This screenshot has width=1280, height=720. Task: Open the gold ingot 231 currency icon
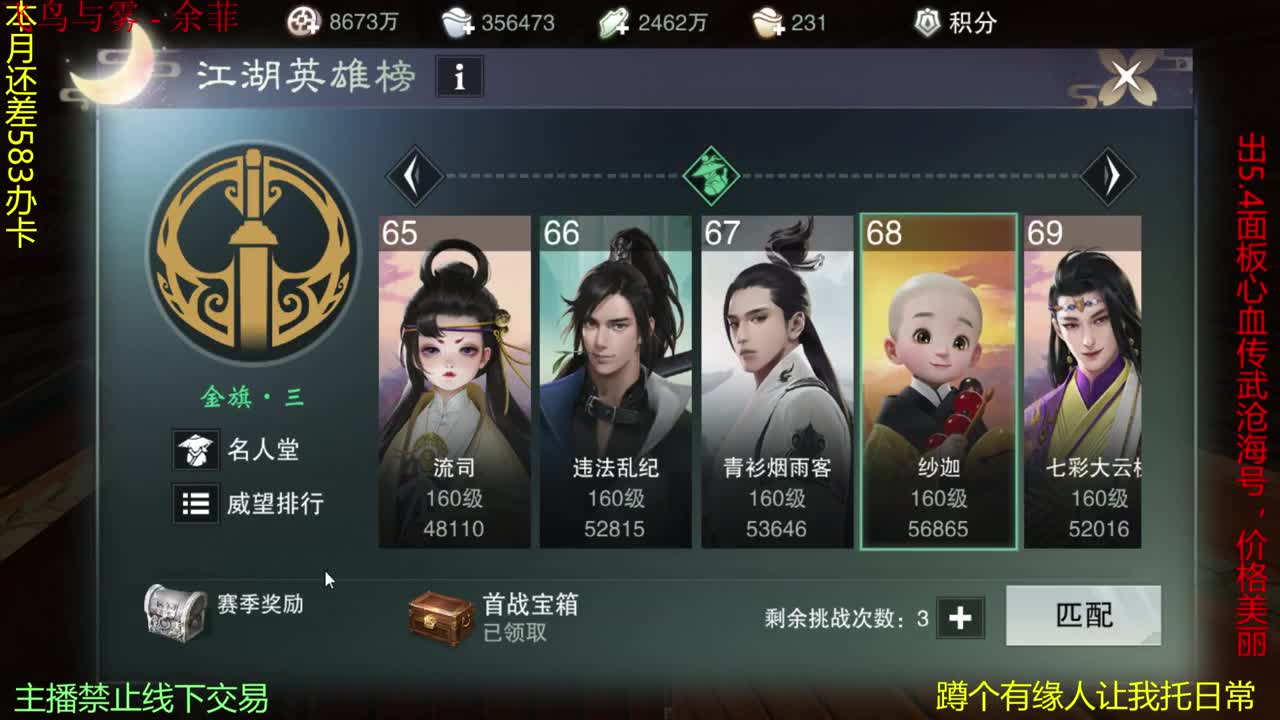[765, 20]
